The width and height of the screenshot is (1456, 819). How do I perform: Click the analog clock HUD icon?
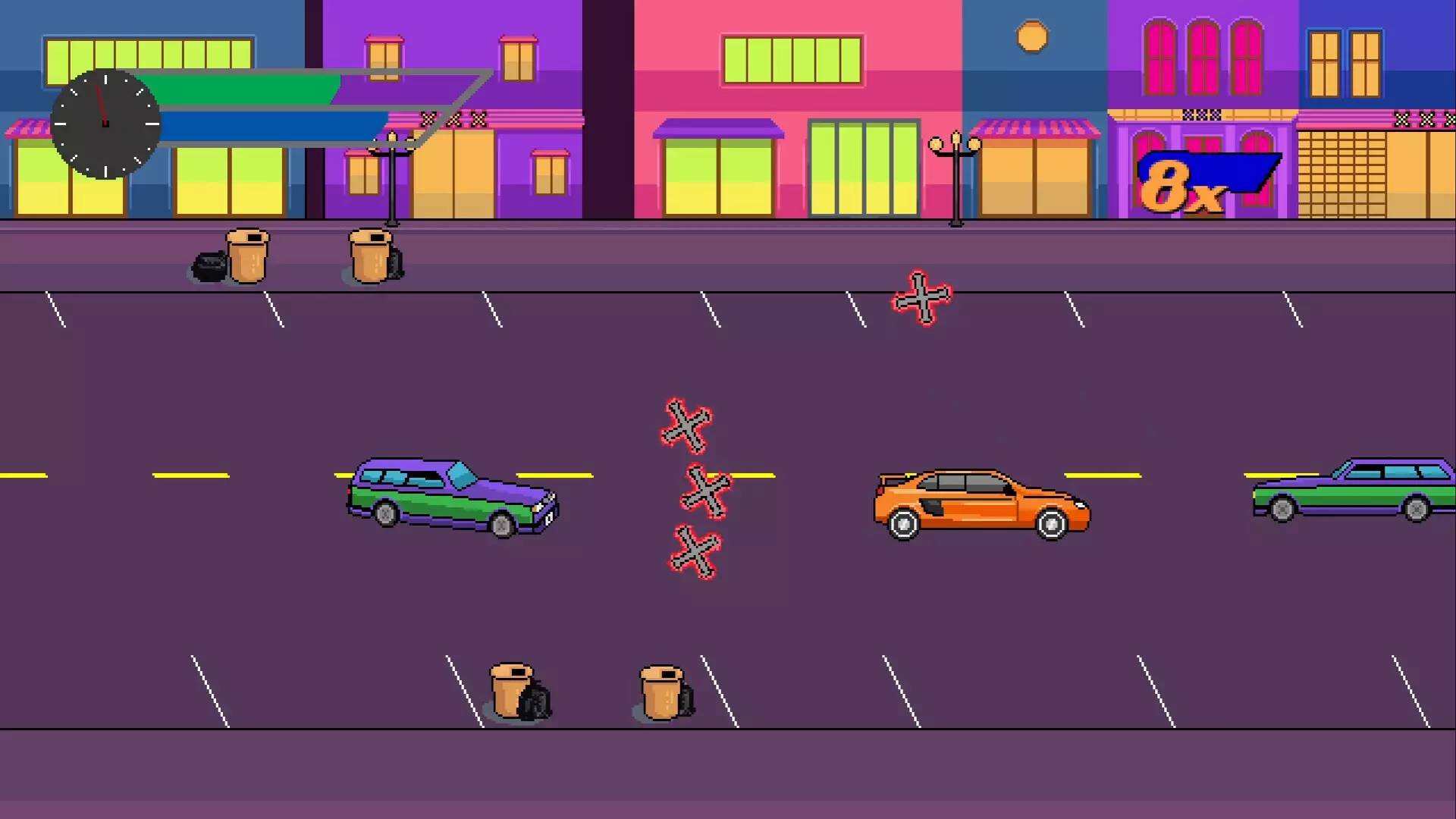point(105,124)
